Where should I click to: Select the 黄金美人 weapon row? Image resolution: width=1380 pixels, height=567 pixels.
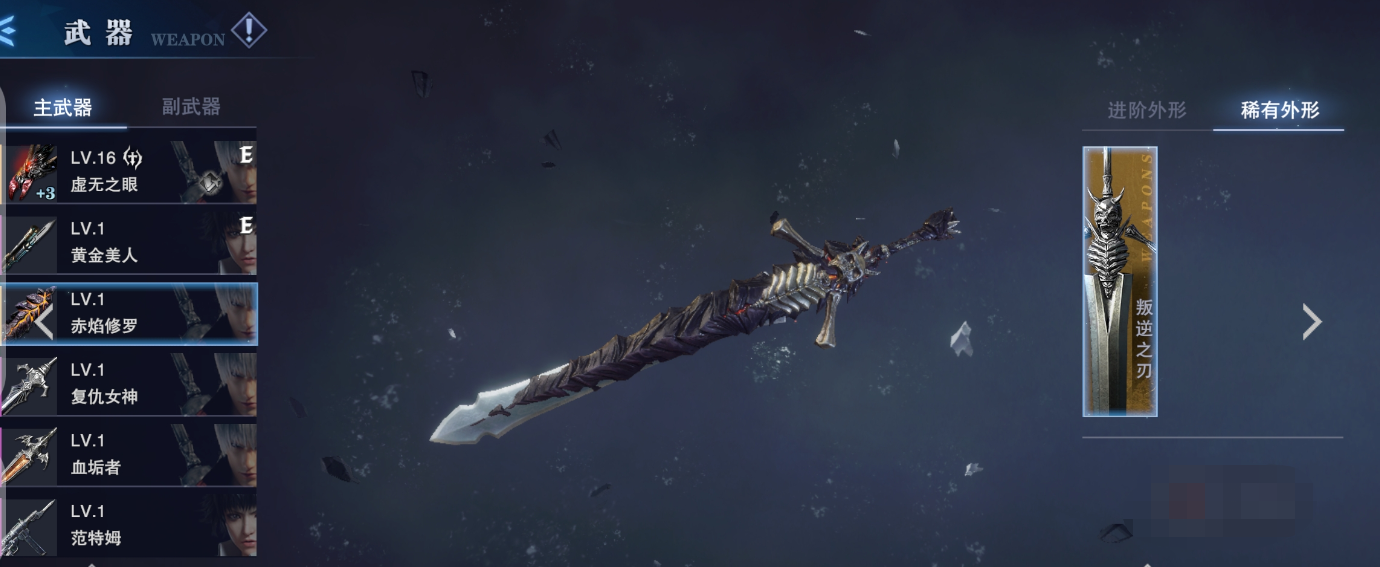(130, 241)
